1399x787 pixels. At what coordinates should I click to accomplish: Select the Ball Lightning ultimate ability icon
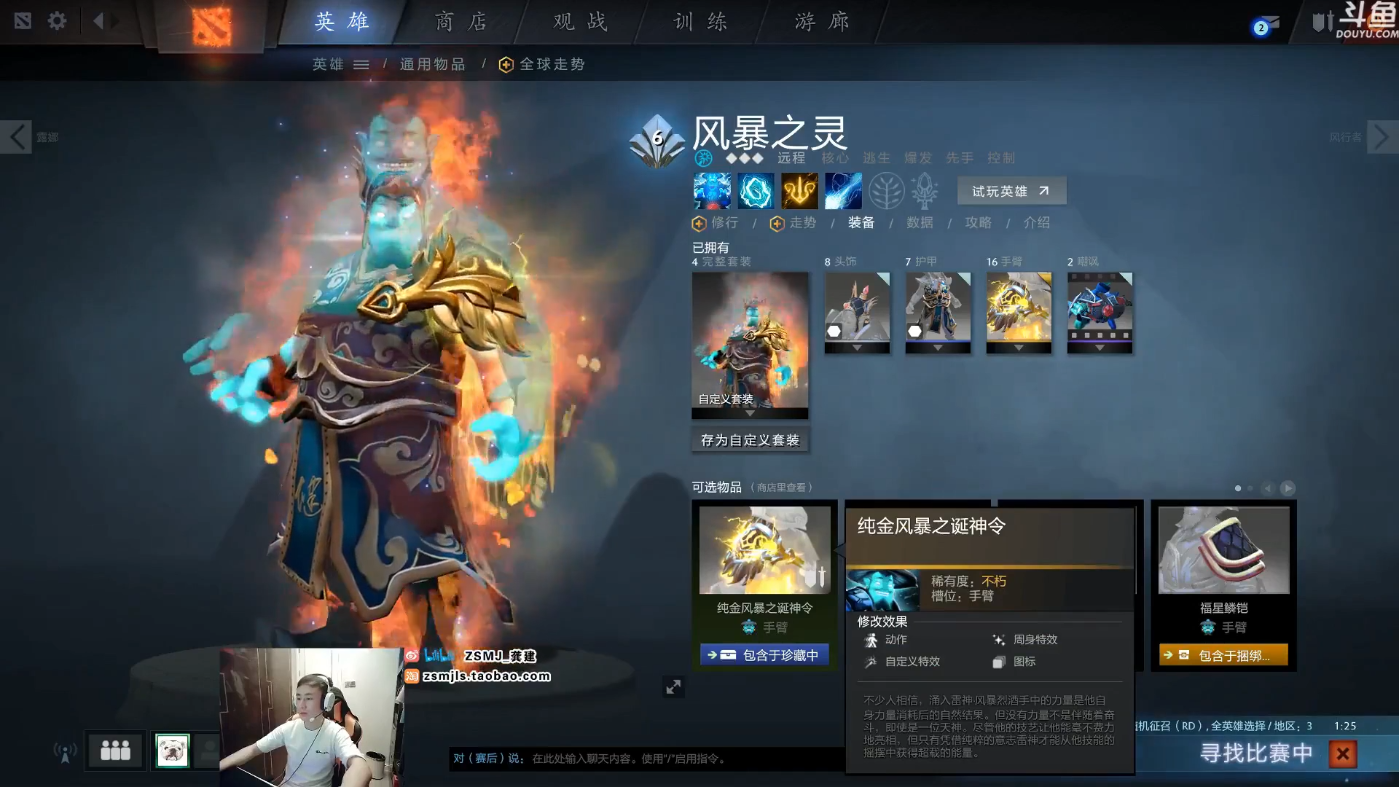pyautogui.click(x=842, y=190)
